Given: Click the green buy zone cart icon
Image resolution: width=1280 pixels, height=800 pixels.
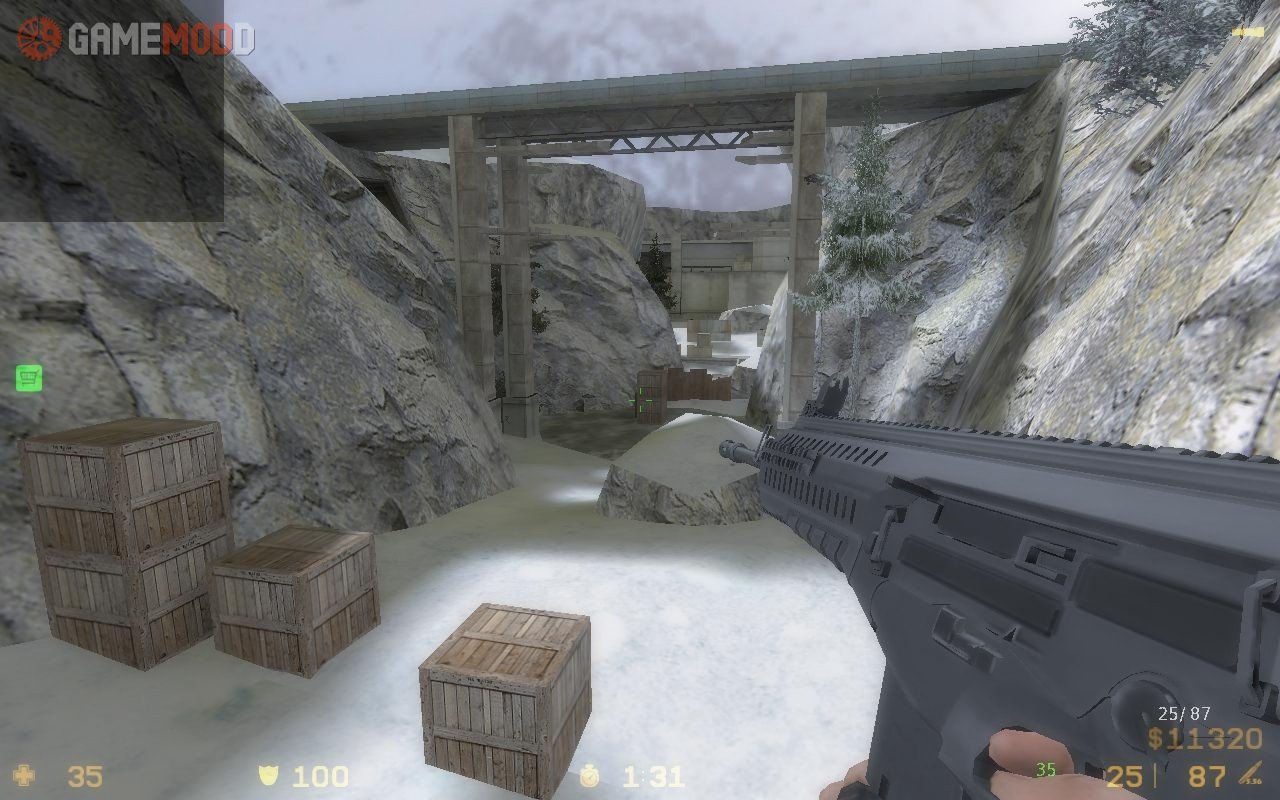Looking at the screenshot, I should (x=29, y=378).
